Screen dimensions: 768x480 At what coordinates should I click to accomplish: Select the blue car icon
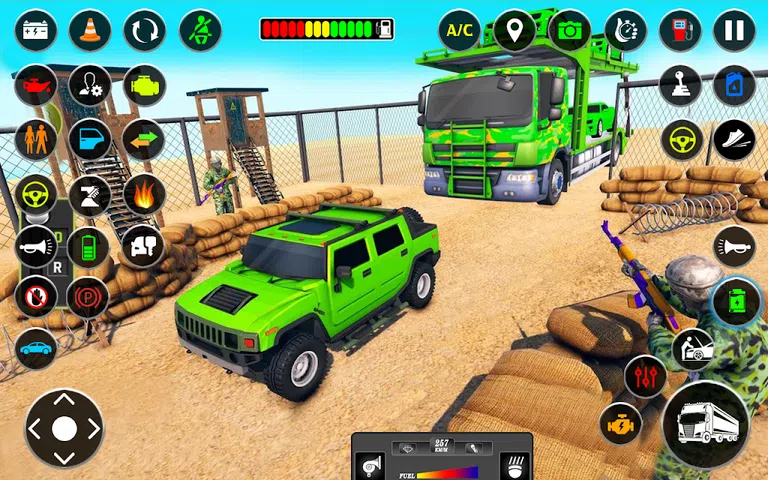[x=36, y=349]
